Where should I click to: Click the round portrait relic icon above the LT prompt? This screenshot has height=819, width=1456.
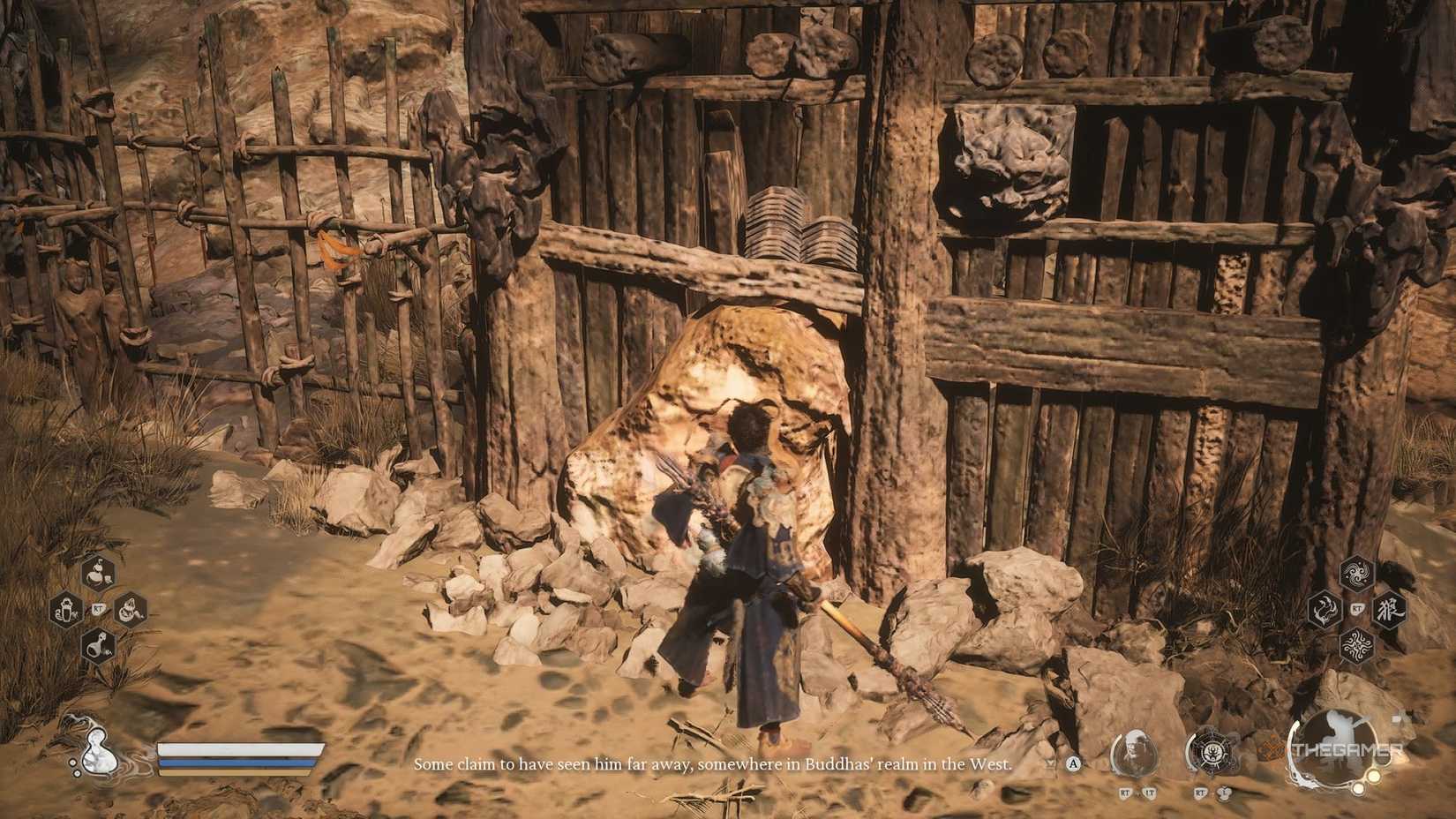(1134, 753)
